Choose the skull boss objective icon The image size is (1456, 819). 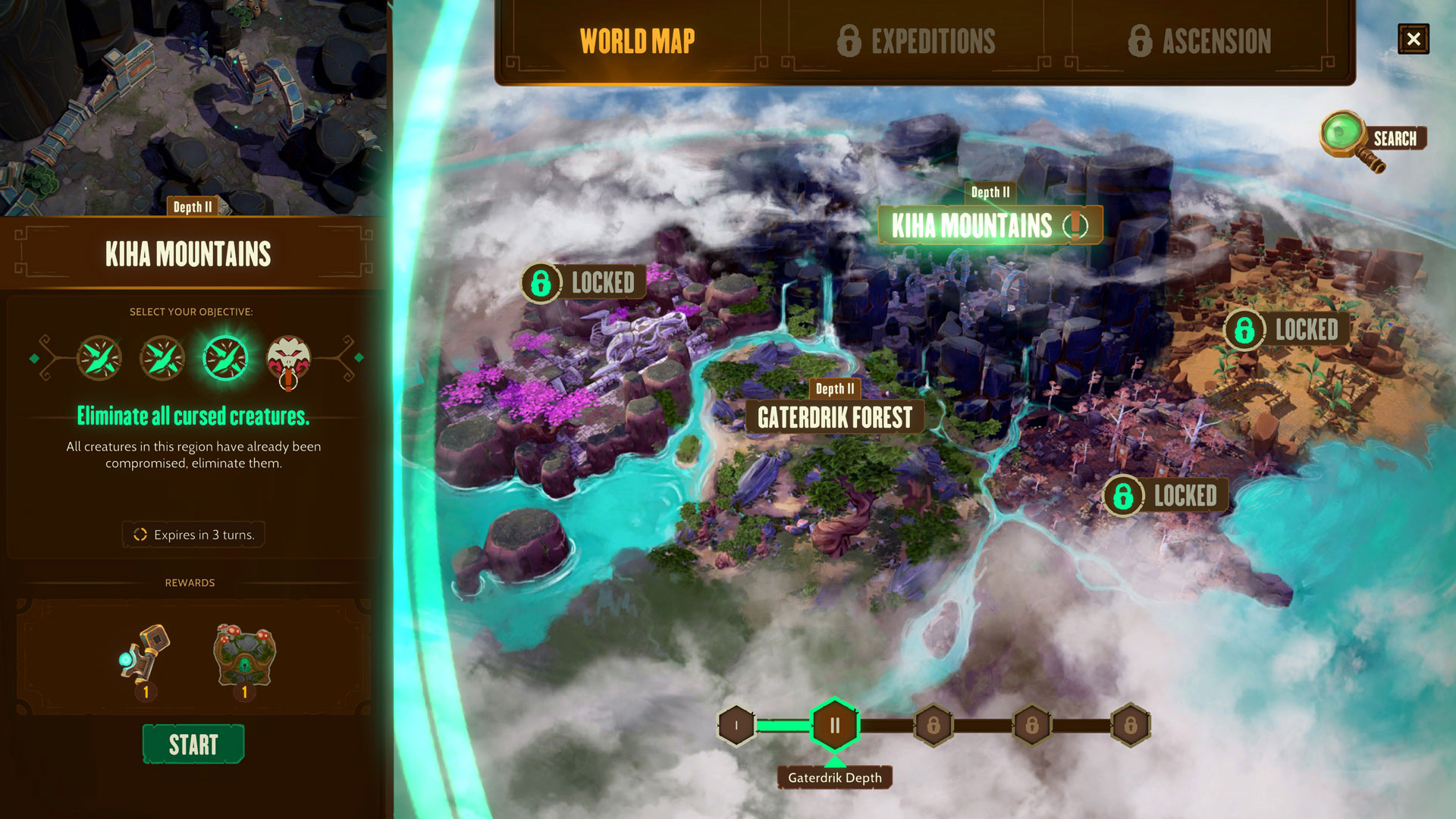point(289,359)
